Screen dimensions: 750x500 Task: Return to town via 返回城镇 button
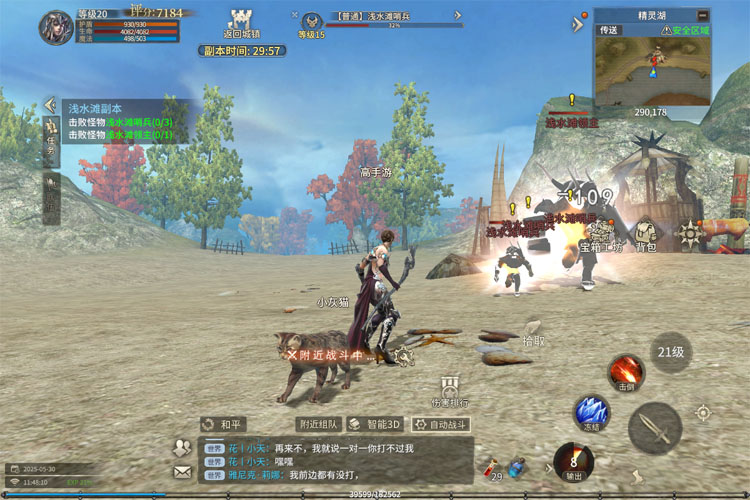pyautogui.click(x=238, y=22)
